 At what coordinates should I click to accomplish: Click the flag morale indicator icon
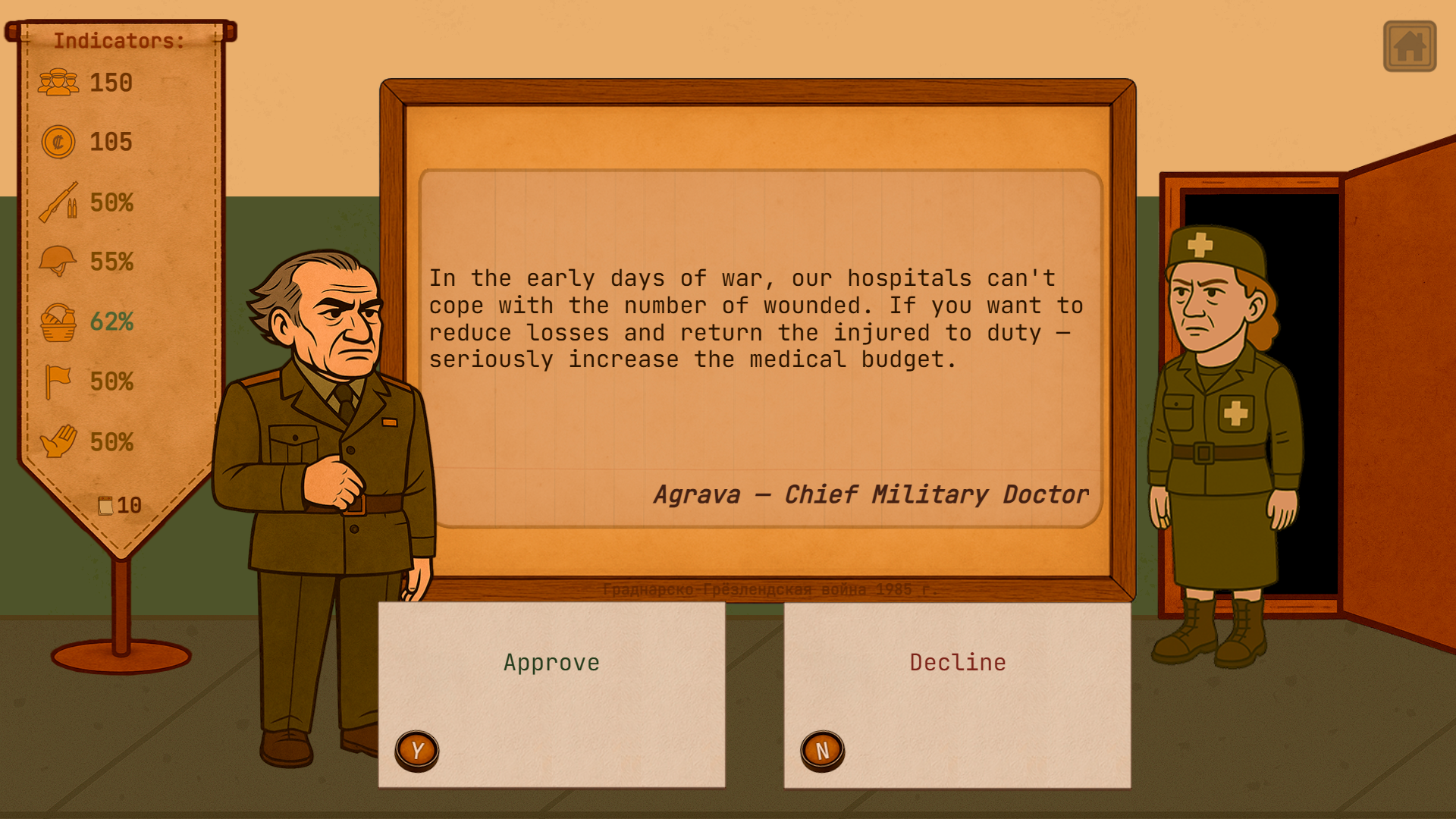point(59,381)
